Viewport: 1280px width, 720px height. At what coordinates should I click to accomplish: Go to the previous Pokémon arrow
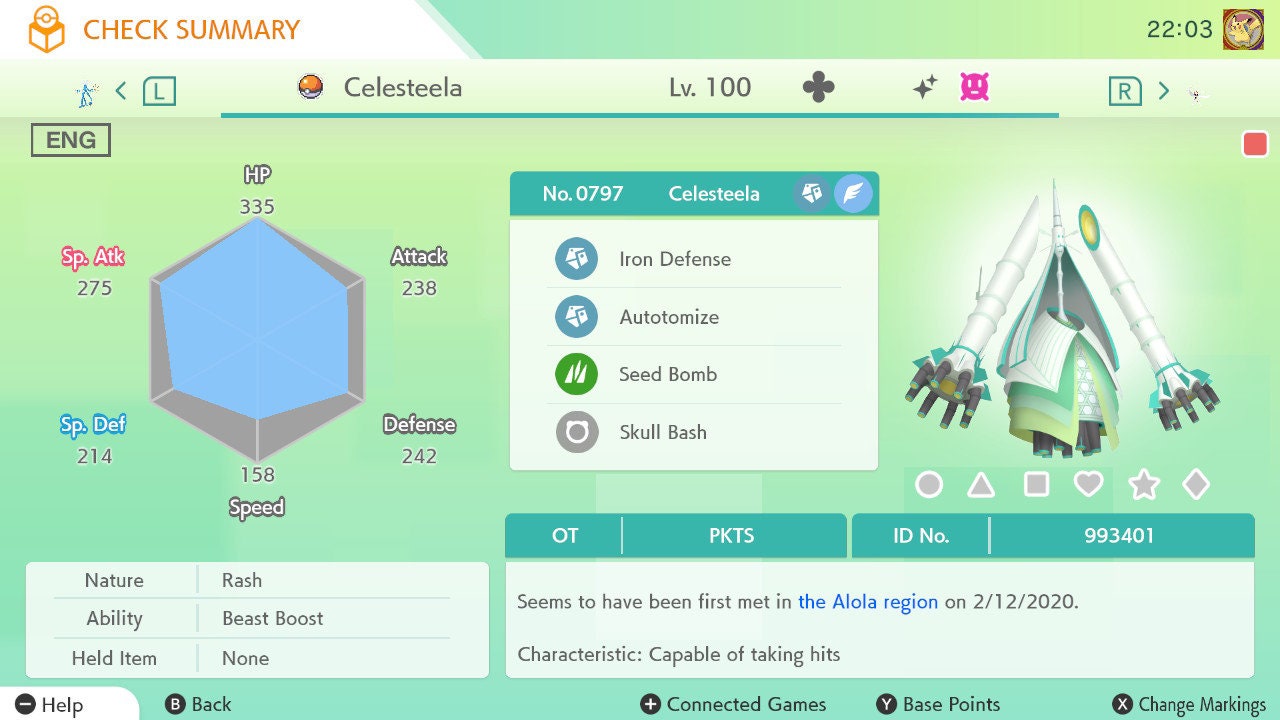coord(121,91)
